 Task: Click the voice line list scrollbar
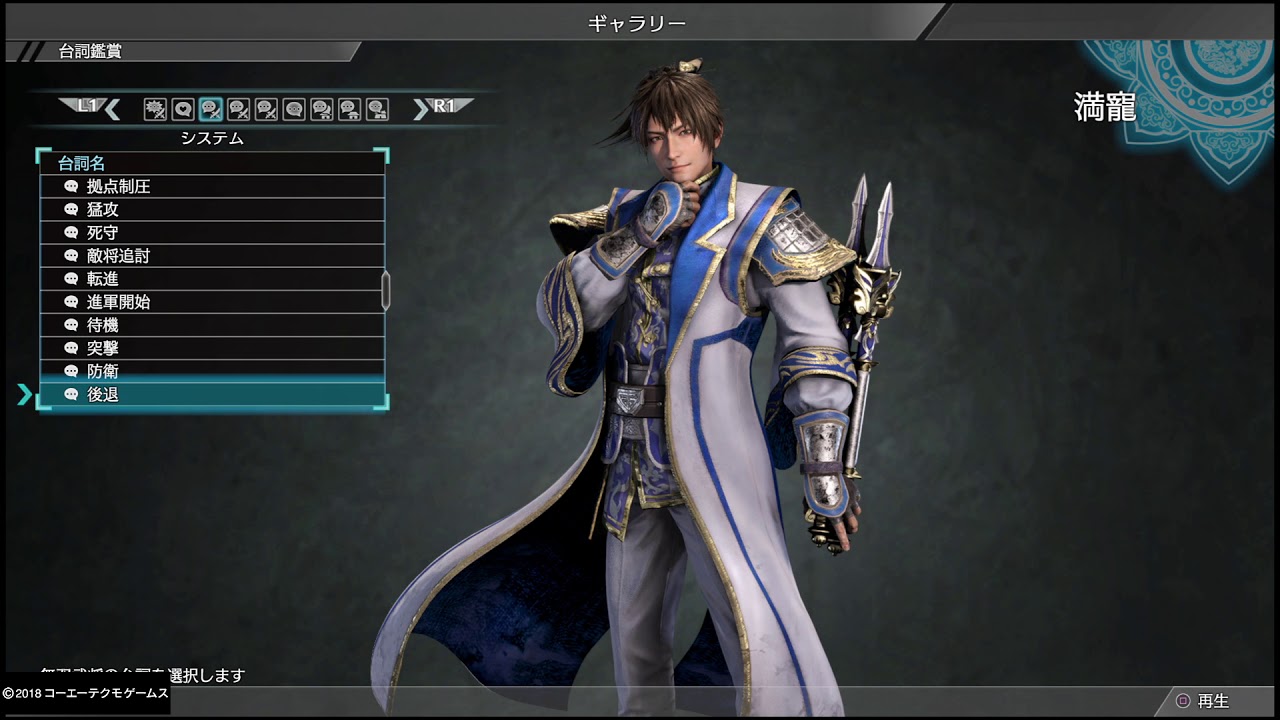[386, 289]
